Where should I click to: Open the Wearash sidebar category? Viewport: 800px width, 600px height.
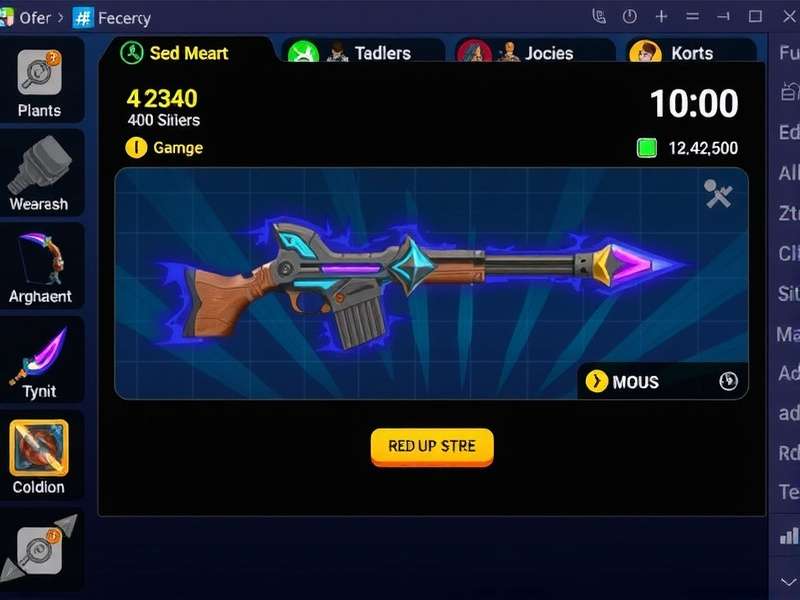click(x=40, y=174)
